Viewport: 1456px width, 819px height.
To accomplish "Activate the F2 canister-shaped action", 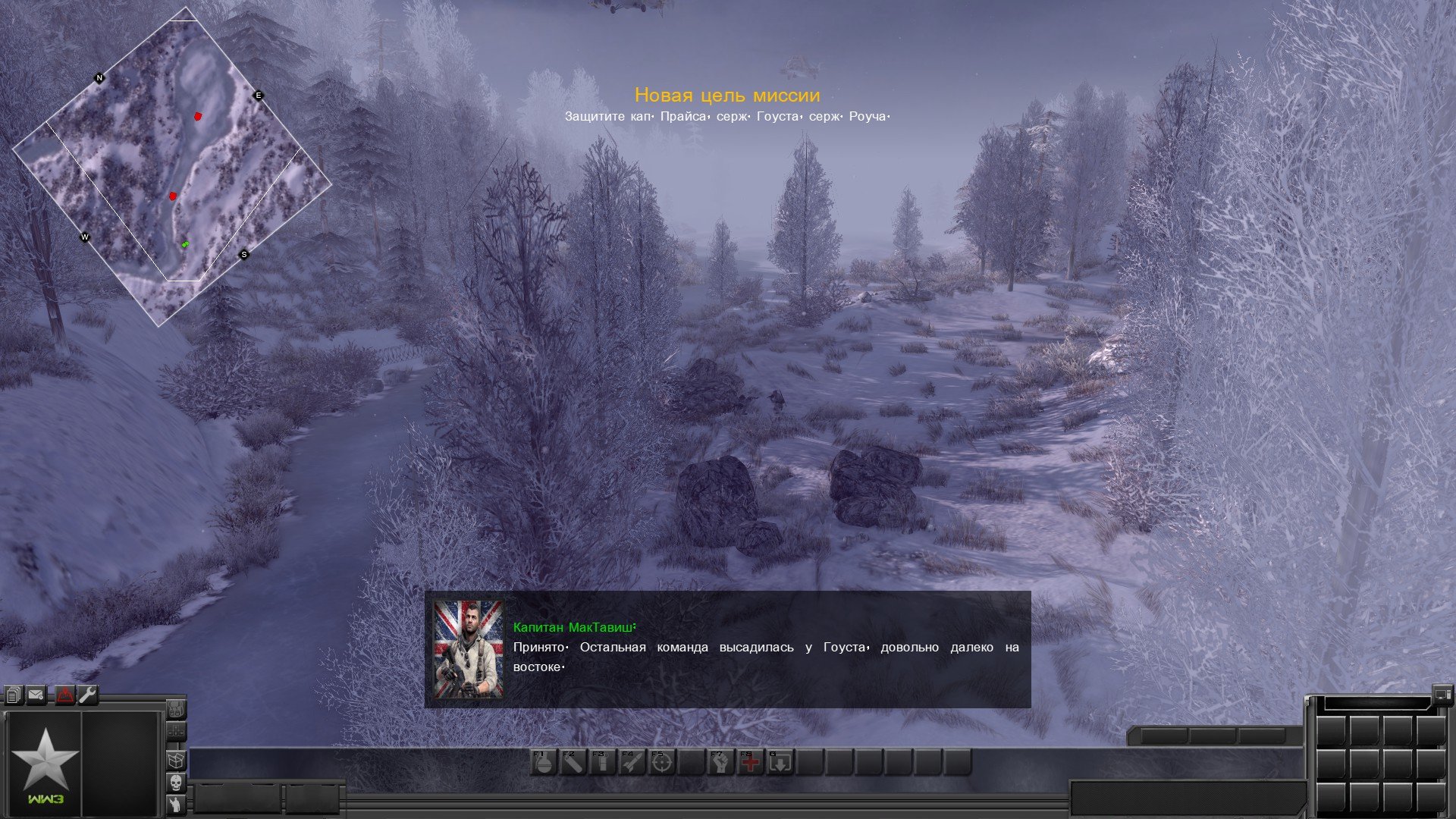I will [573, 763].
